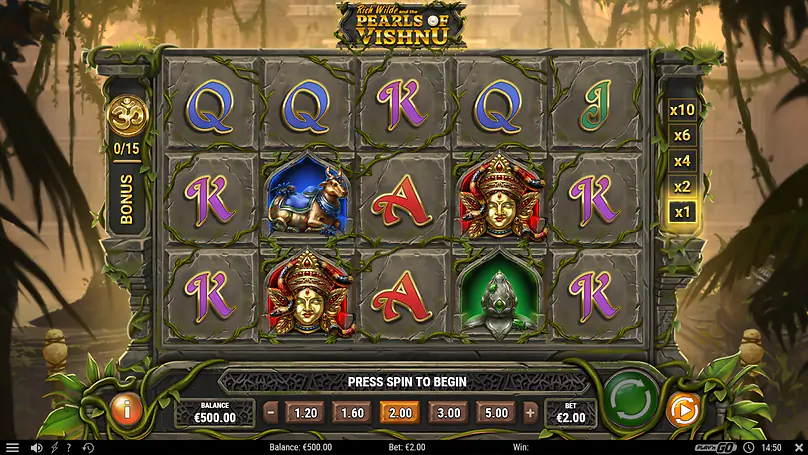Set the bet to 3.00
This screenshot has height=455, width=808.
448,412
